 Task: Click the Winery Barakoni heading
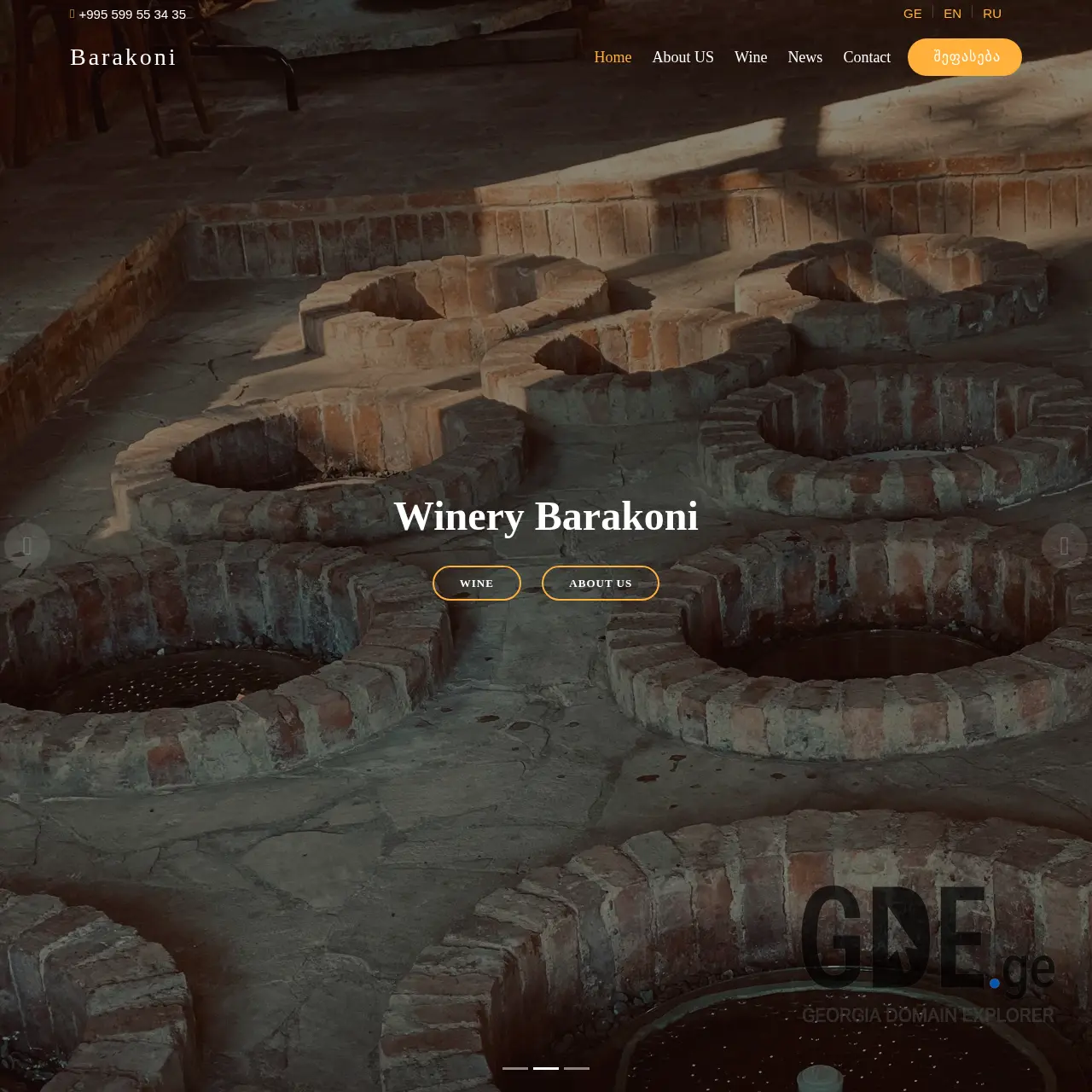click(546, 516)
